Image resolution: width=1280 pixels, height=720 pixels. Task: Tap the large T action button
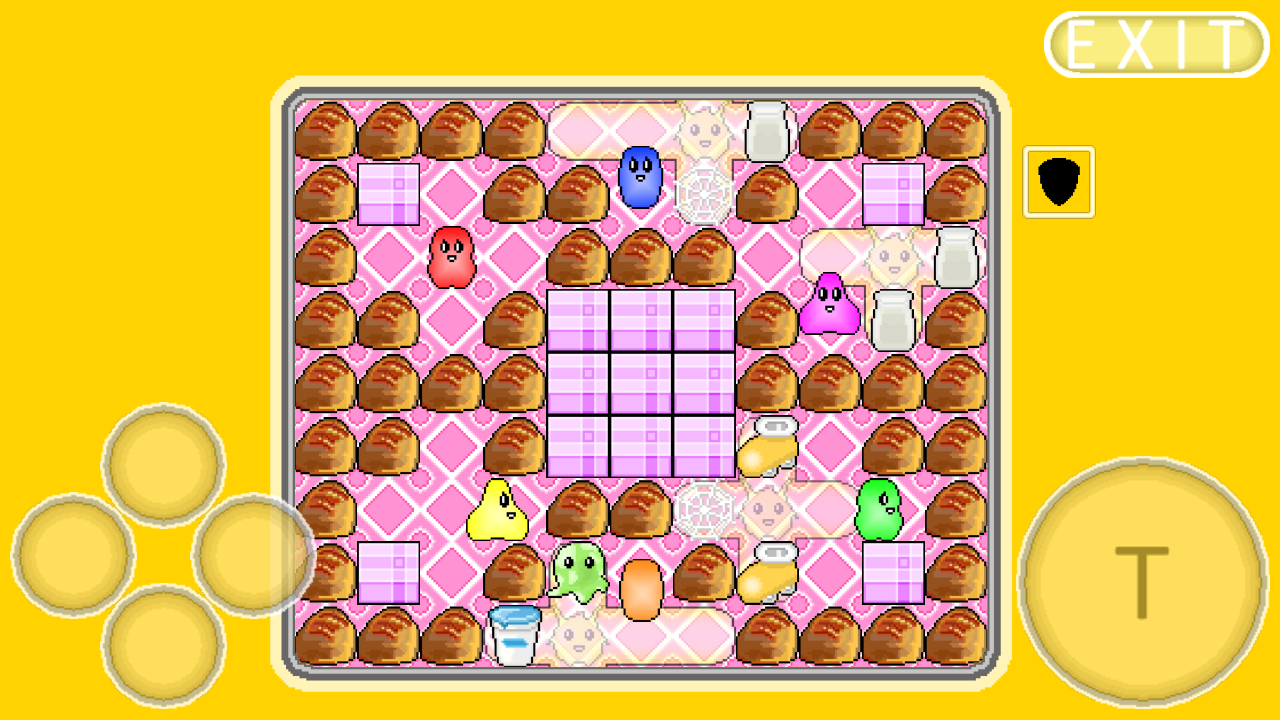(x=1143, y=580)
